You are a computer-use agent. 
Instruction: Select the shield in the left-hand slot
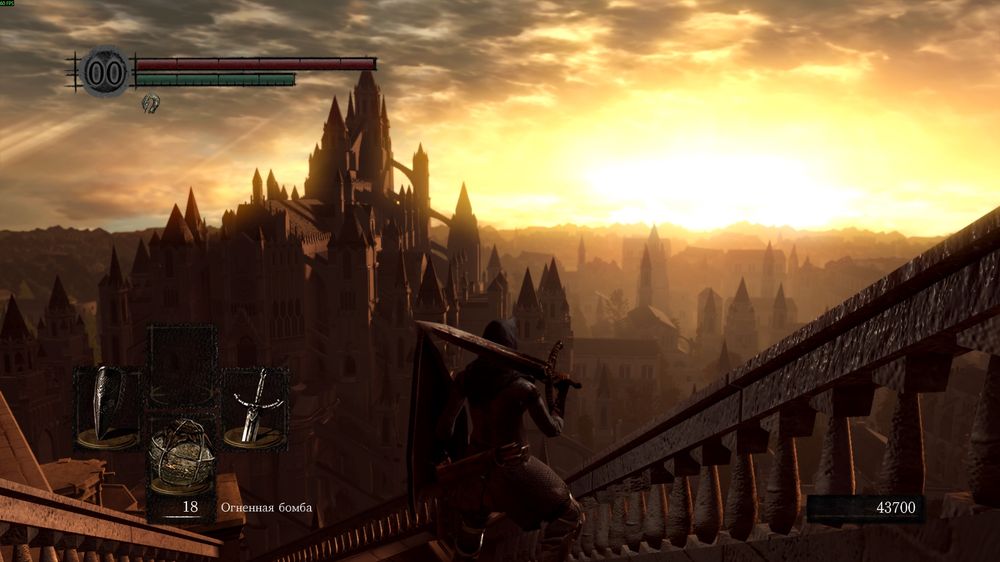[107, 408]
